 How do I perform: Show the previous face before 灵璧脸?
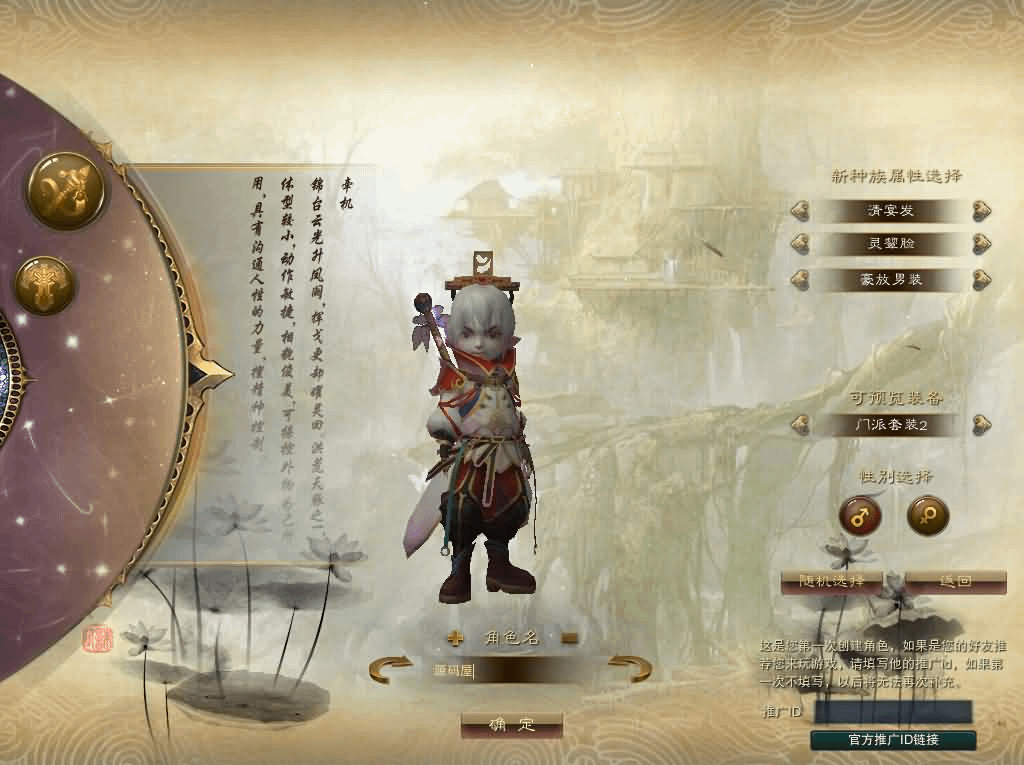(x=800, y=244)
